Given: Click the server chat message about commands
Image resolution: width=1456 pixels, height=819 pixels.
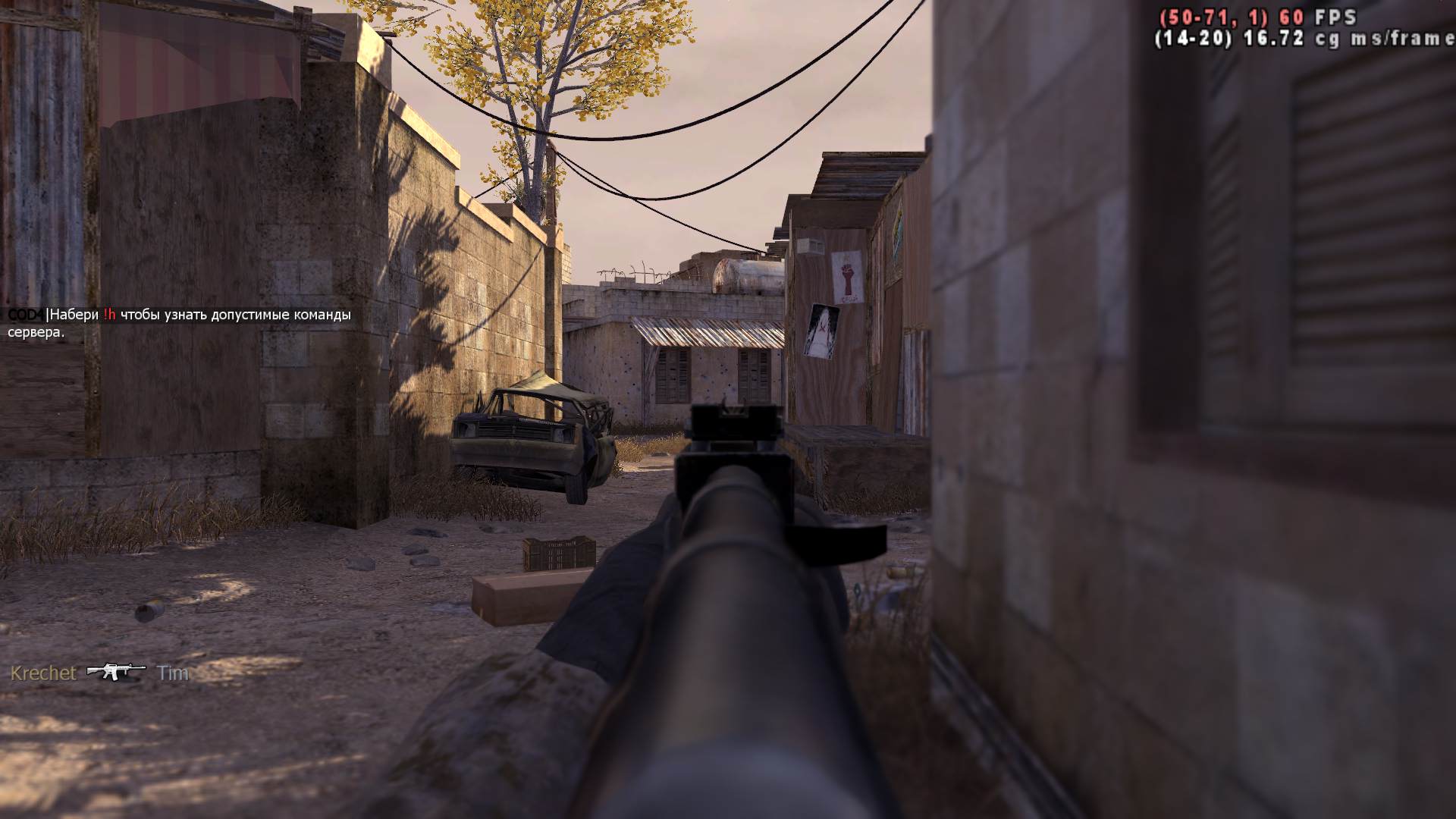Looking at the screenshot, I should point(180,323).
